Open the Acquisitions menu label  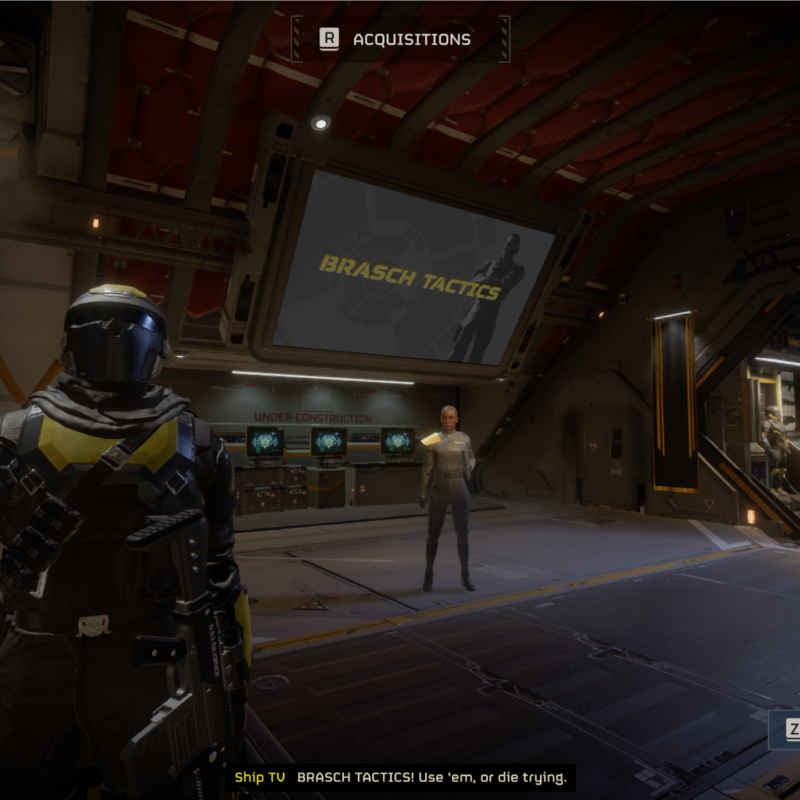click(410, 40)
